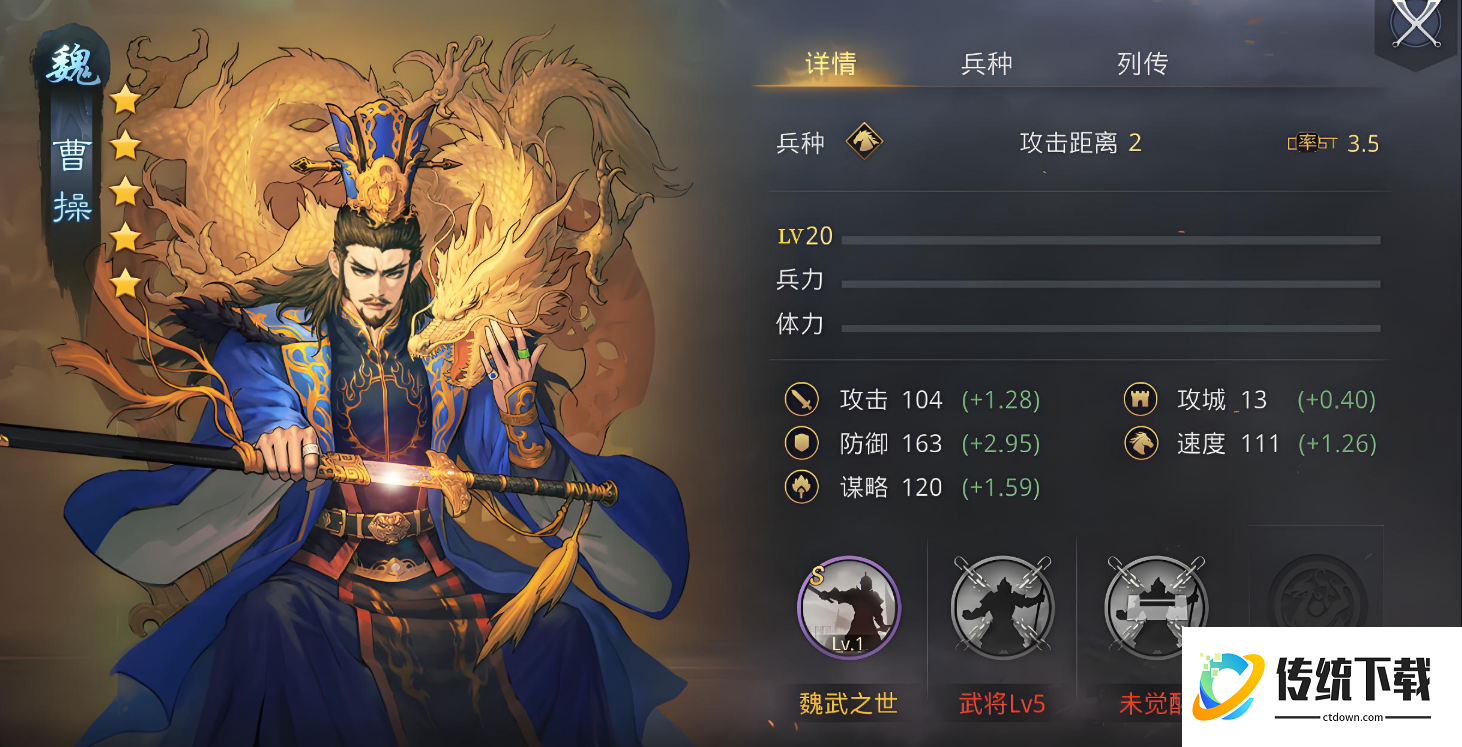Open the 魏武之世 skill portrait

pyautogui.click(x=847, y=607)
